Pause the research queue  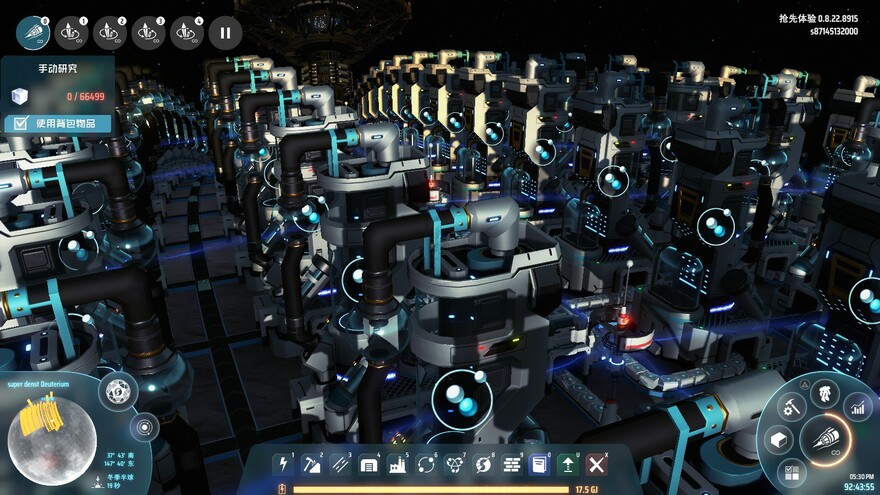[x=225, y=33]
